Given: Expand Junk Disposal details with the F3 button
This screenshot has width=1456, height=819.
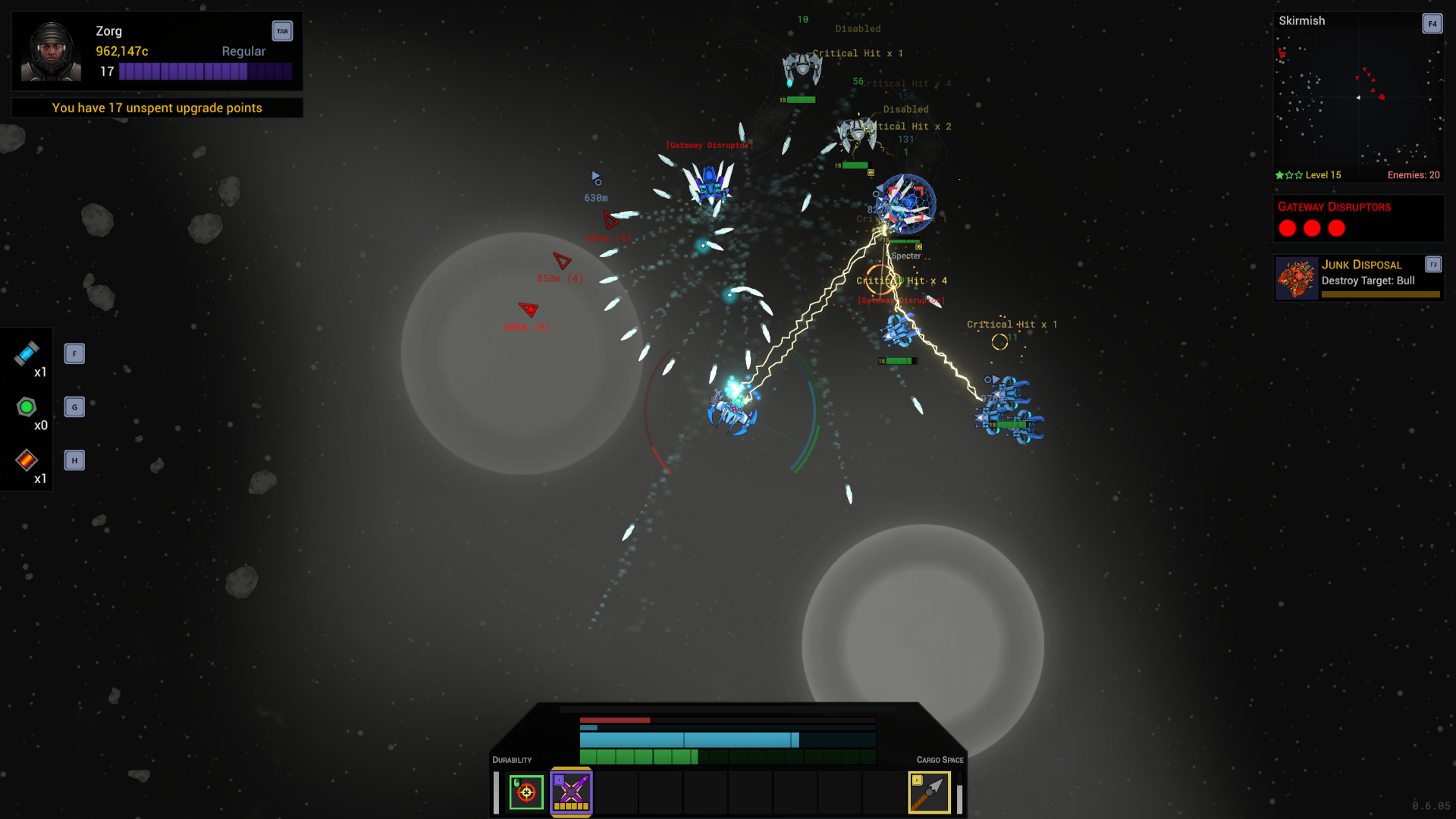Looking at the screenshot, I should pos(1434,265).
